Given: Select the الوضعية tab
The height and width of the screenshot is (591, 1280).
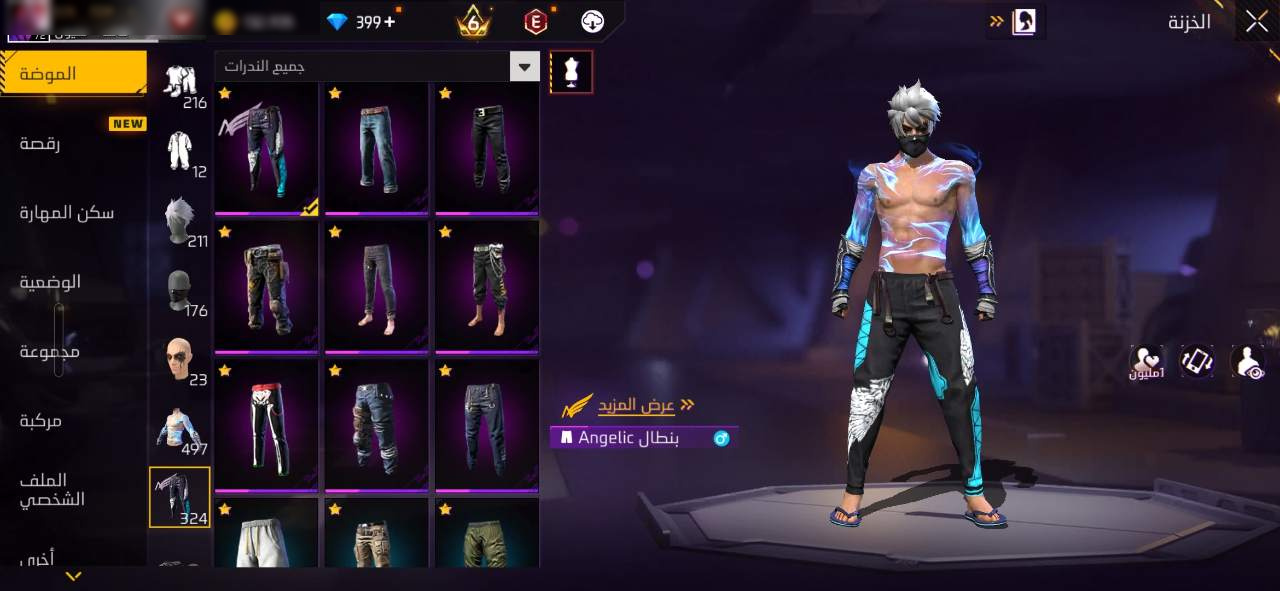Looking at the screenshot, I should click(50, 282).
